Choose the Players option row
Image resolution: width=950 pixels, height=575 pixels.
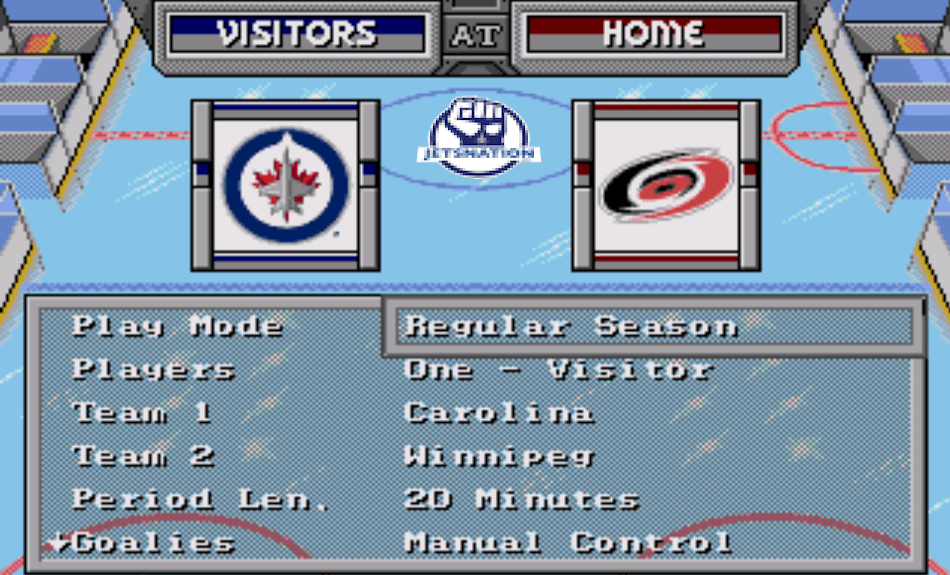click(153, 369)
